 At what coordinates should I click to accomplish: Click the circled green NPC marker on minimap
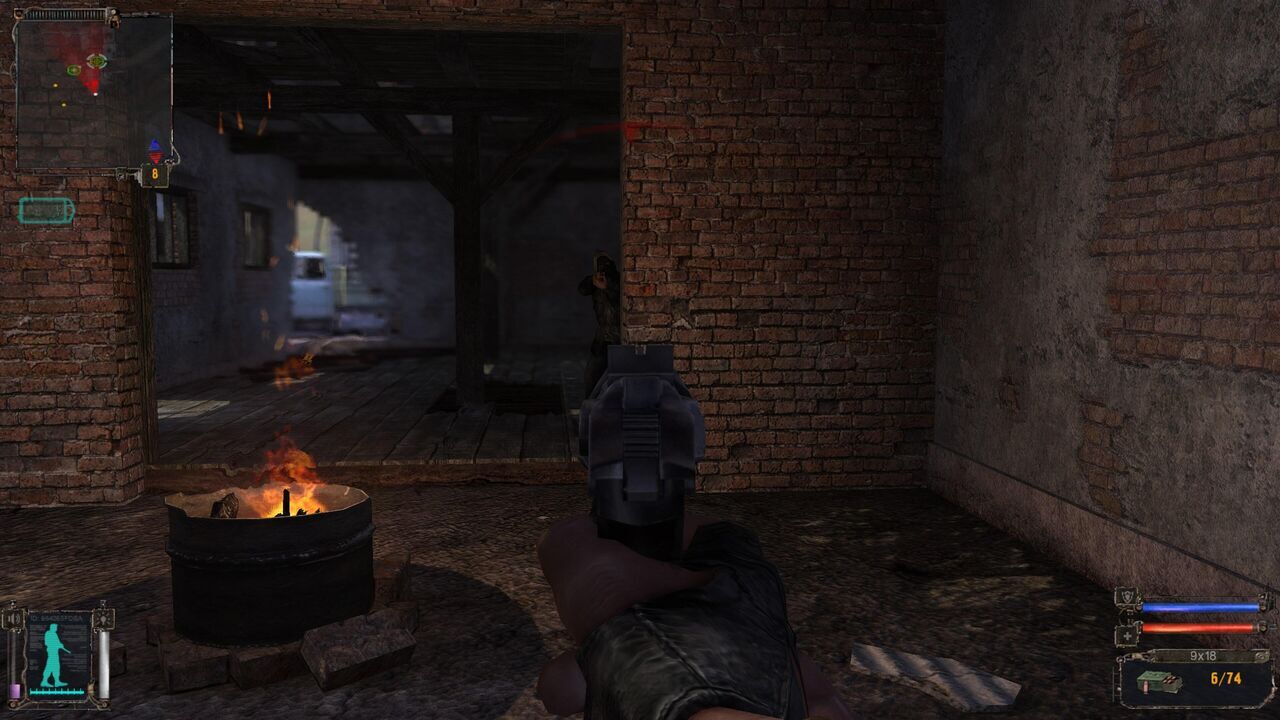[74, 69]
